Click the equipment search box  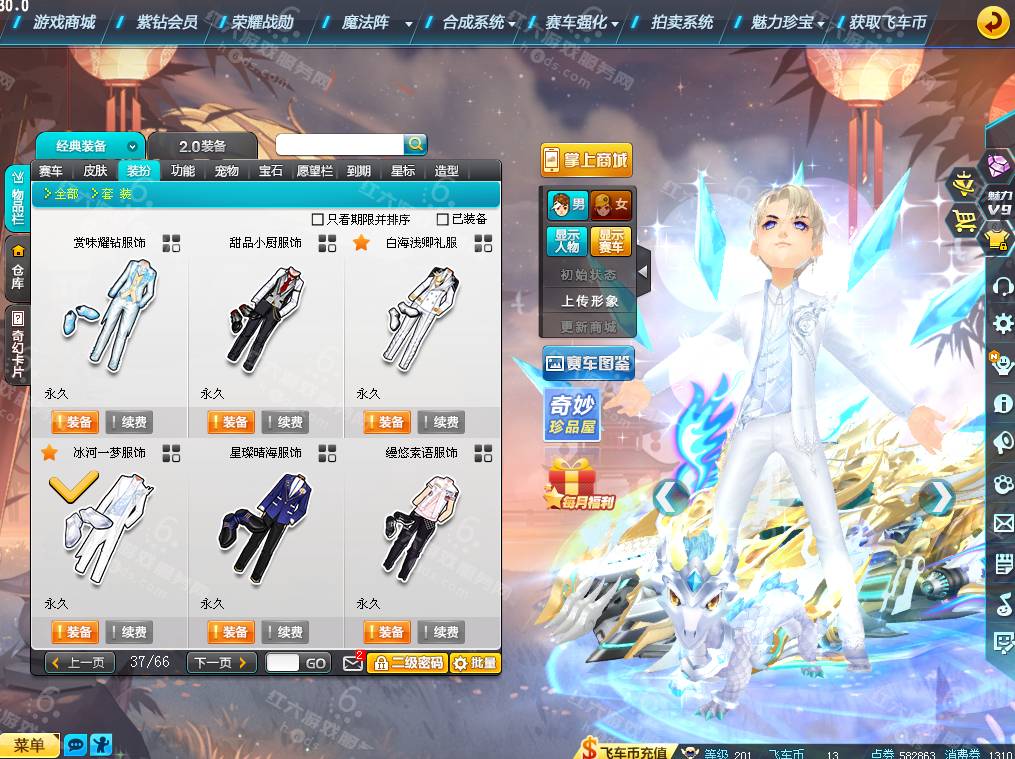pyautogui.click(x=340, y=145)
